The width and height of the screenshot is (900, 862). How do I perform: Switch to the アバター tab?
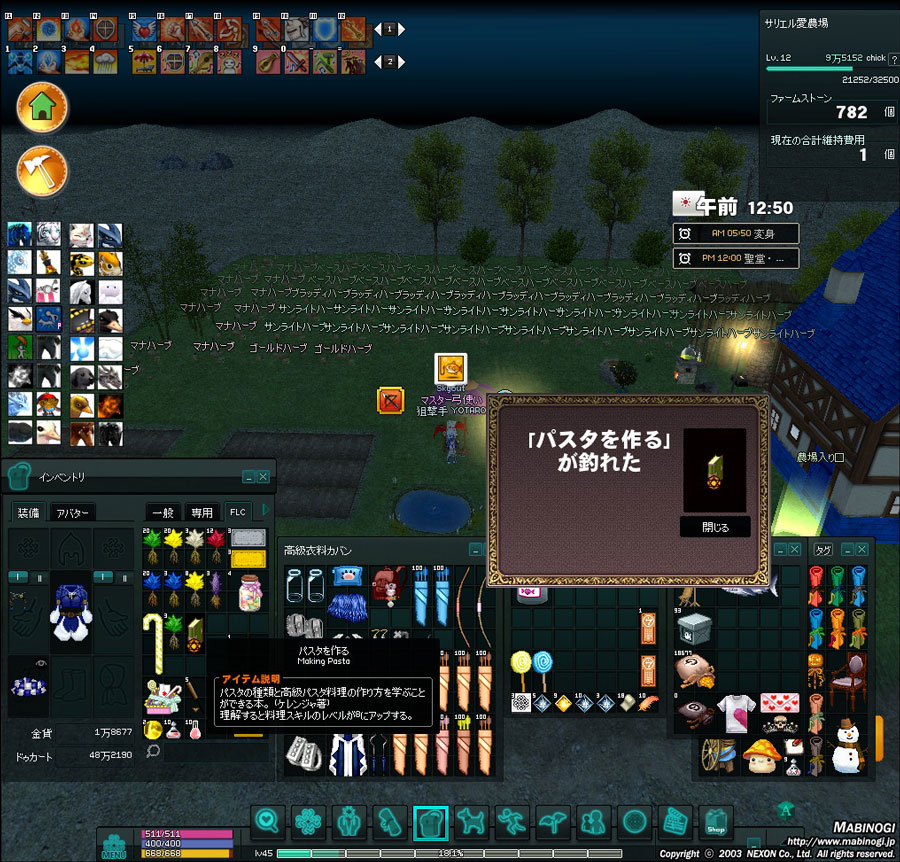pyautogui.click(x=73, y=513)
